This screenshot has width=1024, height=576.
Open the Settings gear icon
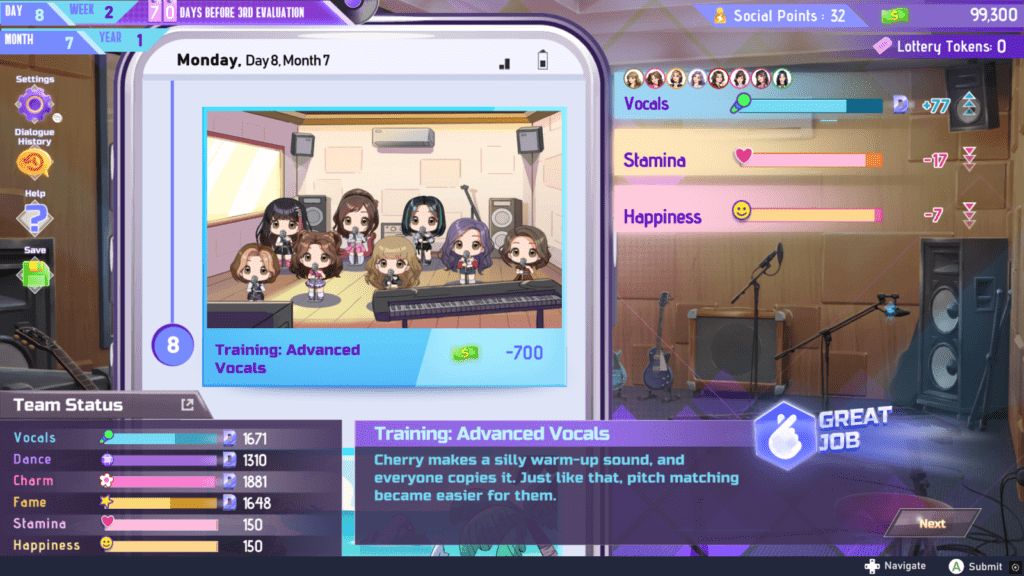[34, 104]
